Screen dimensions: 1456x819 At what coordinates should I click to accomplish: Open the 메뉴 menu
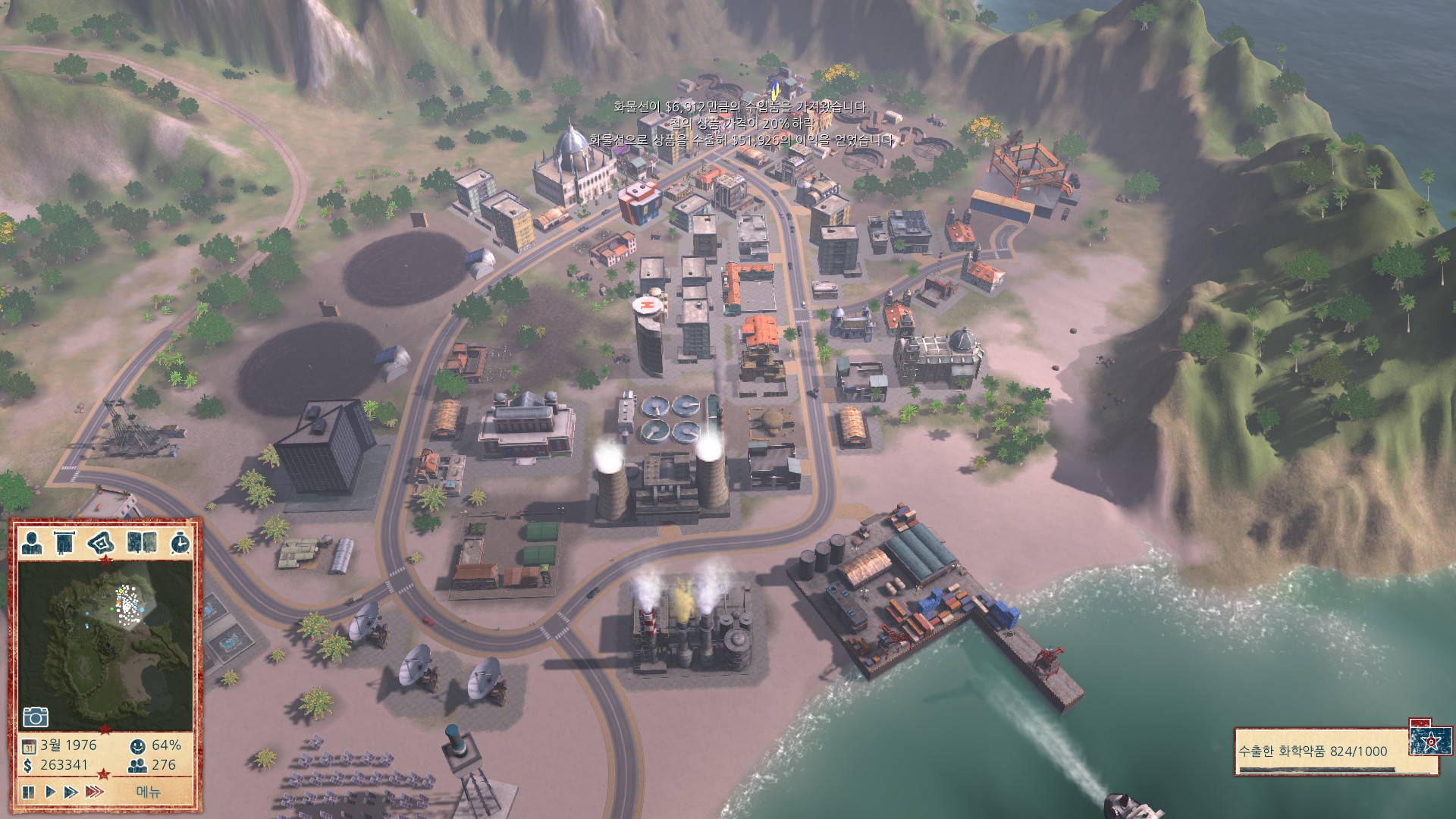[149, 792]
